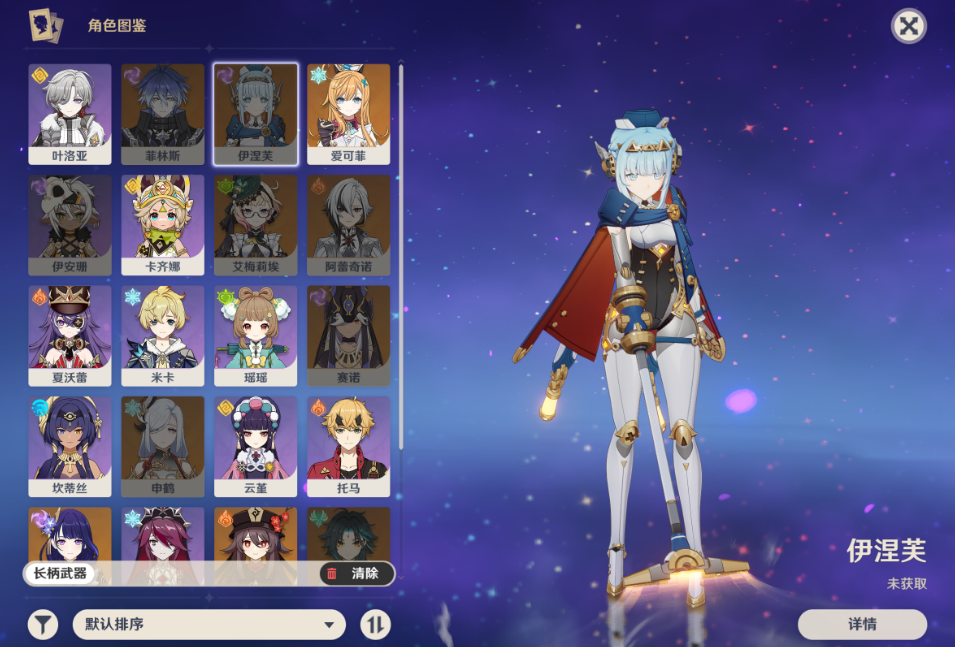This screenshot has height=647, width=955.
Task: Select the 叶洛亚 character card
Action: [70, 113]
